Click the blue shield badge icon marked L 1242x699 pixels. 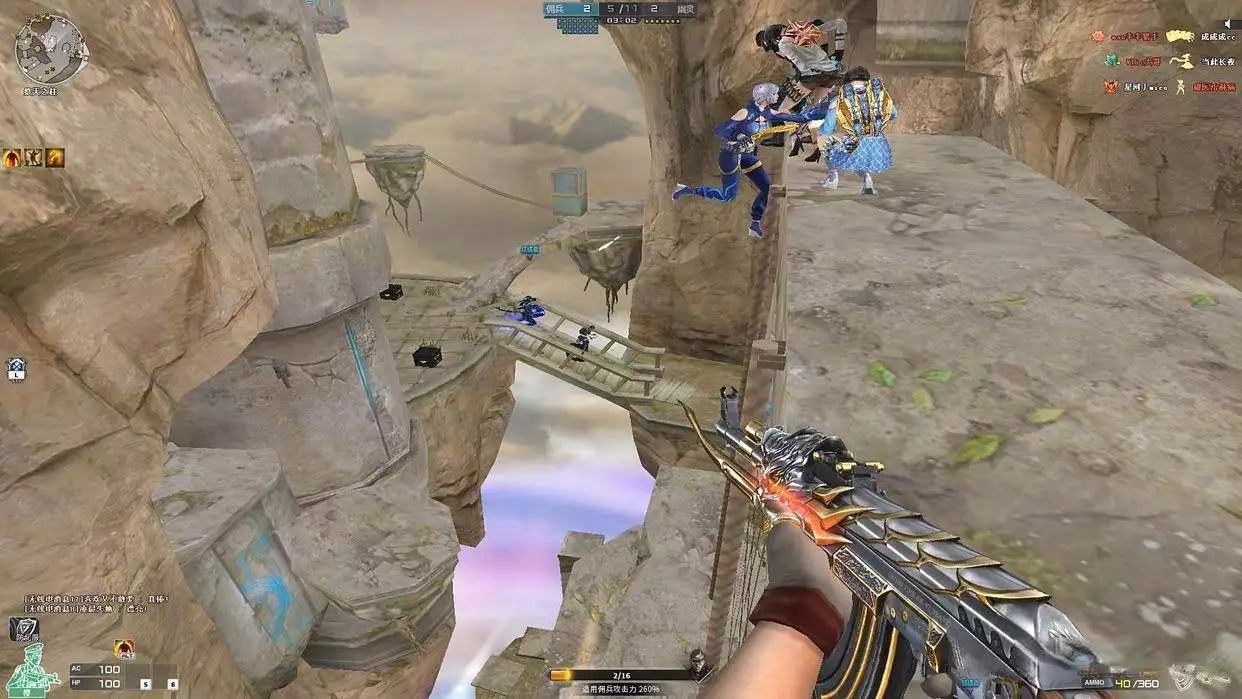[16, 369]
